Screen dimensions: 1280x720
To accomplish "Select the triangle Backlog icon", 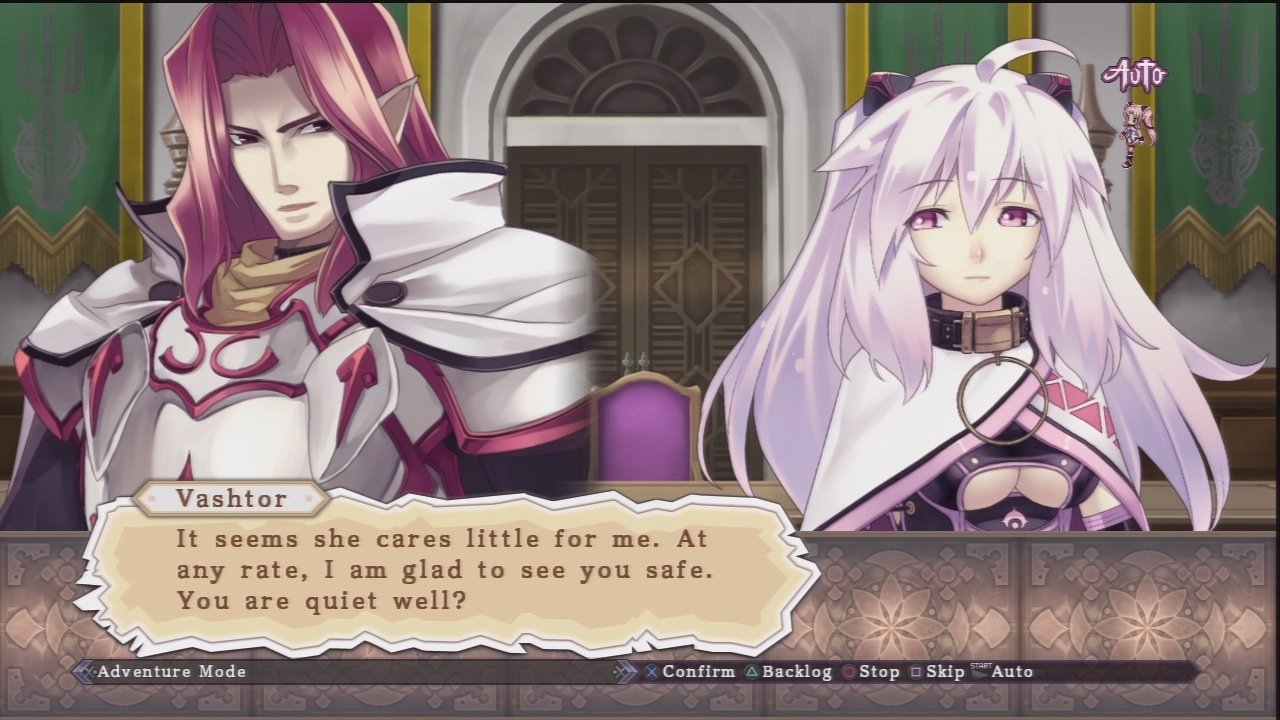I will tap(753, 671).
